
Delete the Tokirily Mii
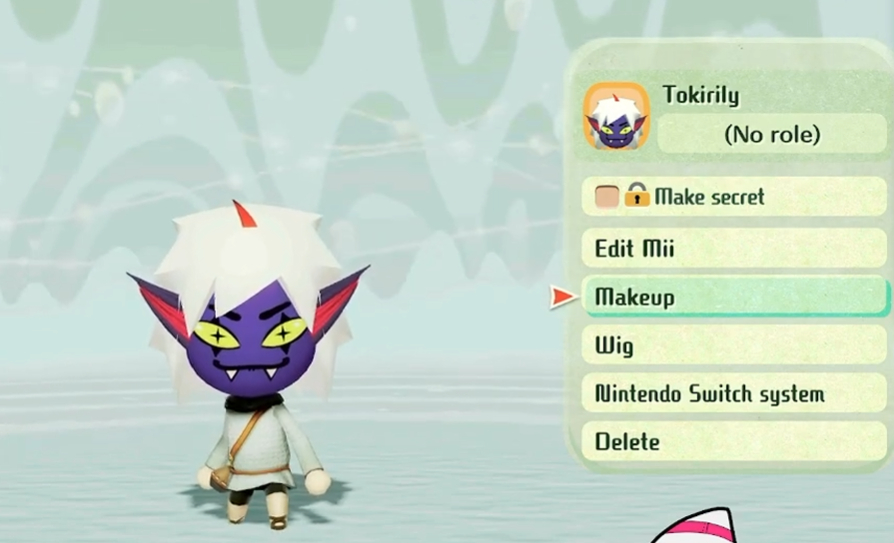pos(733,441)
